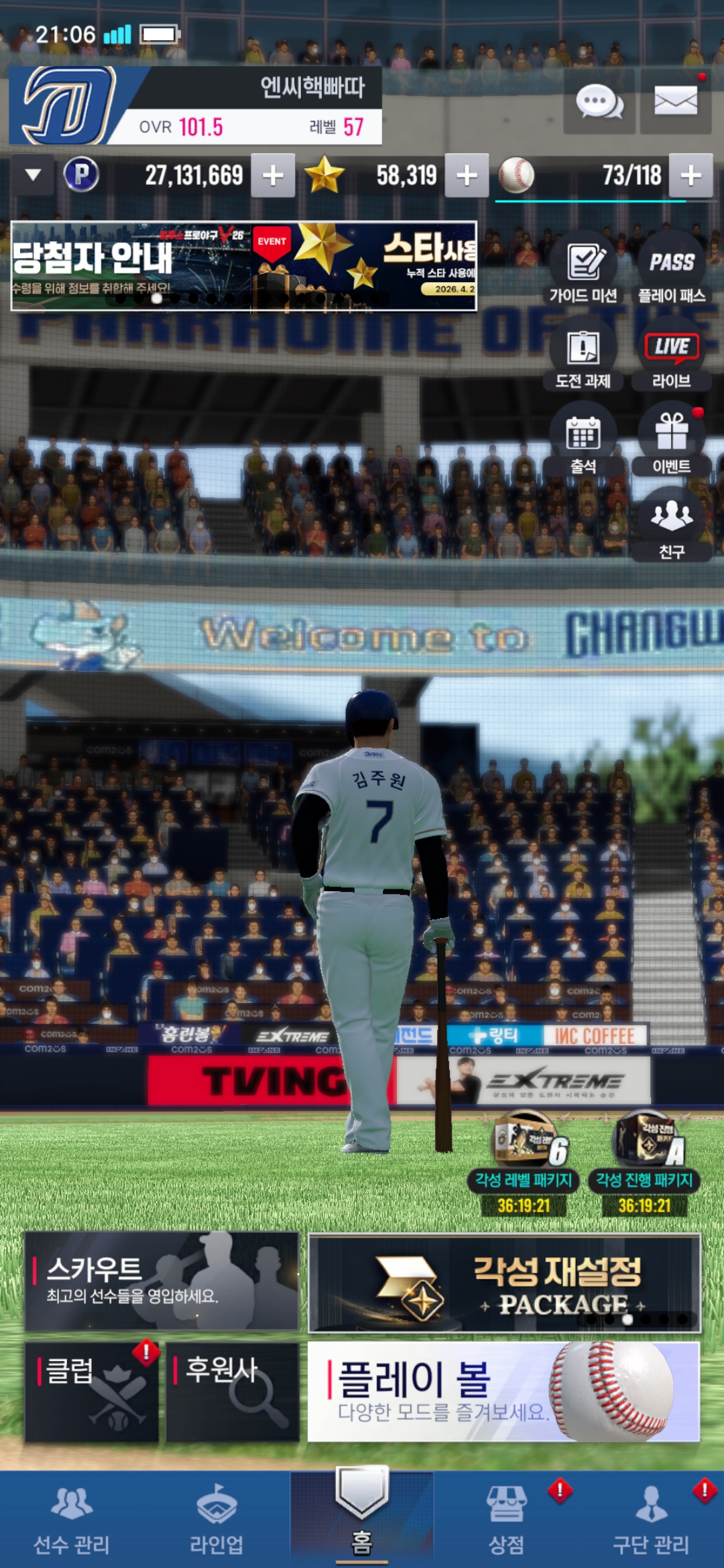
Task: Start 플레이 볼 play ball modes
Action: point(503,1391)
